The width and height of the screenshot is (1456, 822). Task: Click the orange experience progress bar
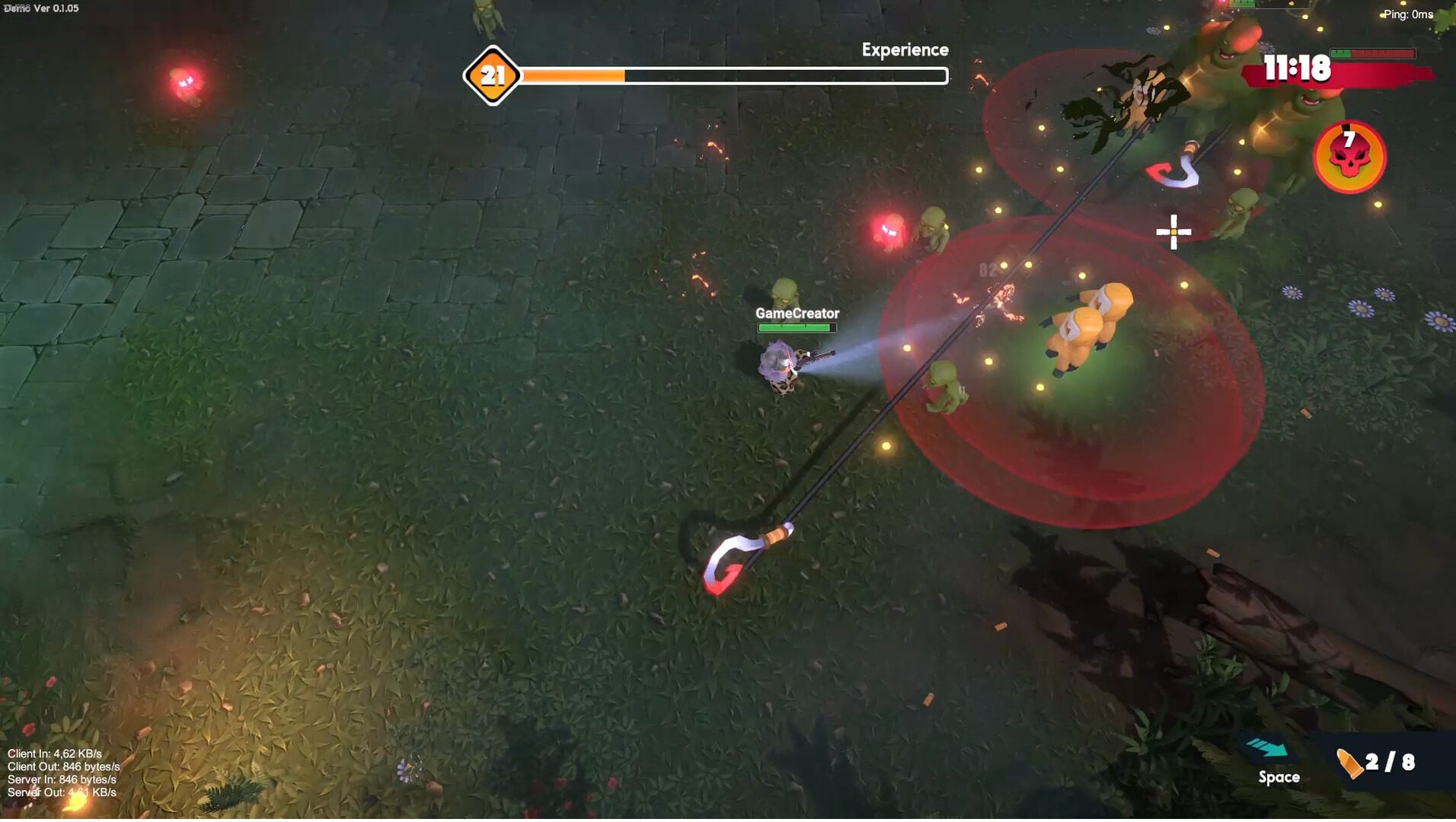(571, 76)
